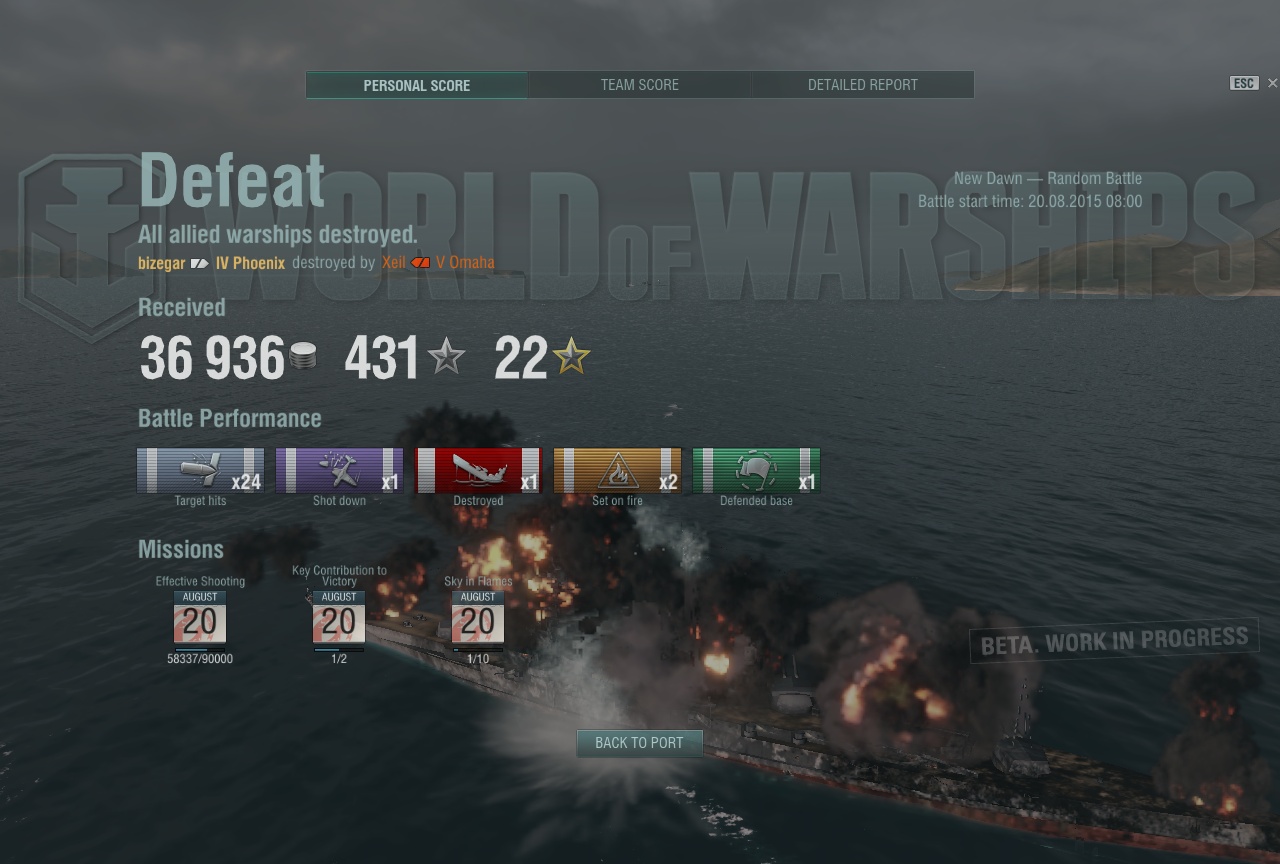1280x864 pixels.
Task: Click enemy player name Xeil
Action: tap(393, 263)
